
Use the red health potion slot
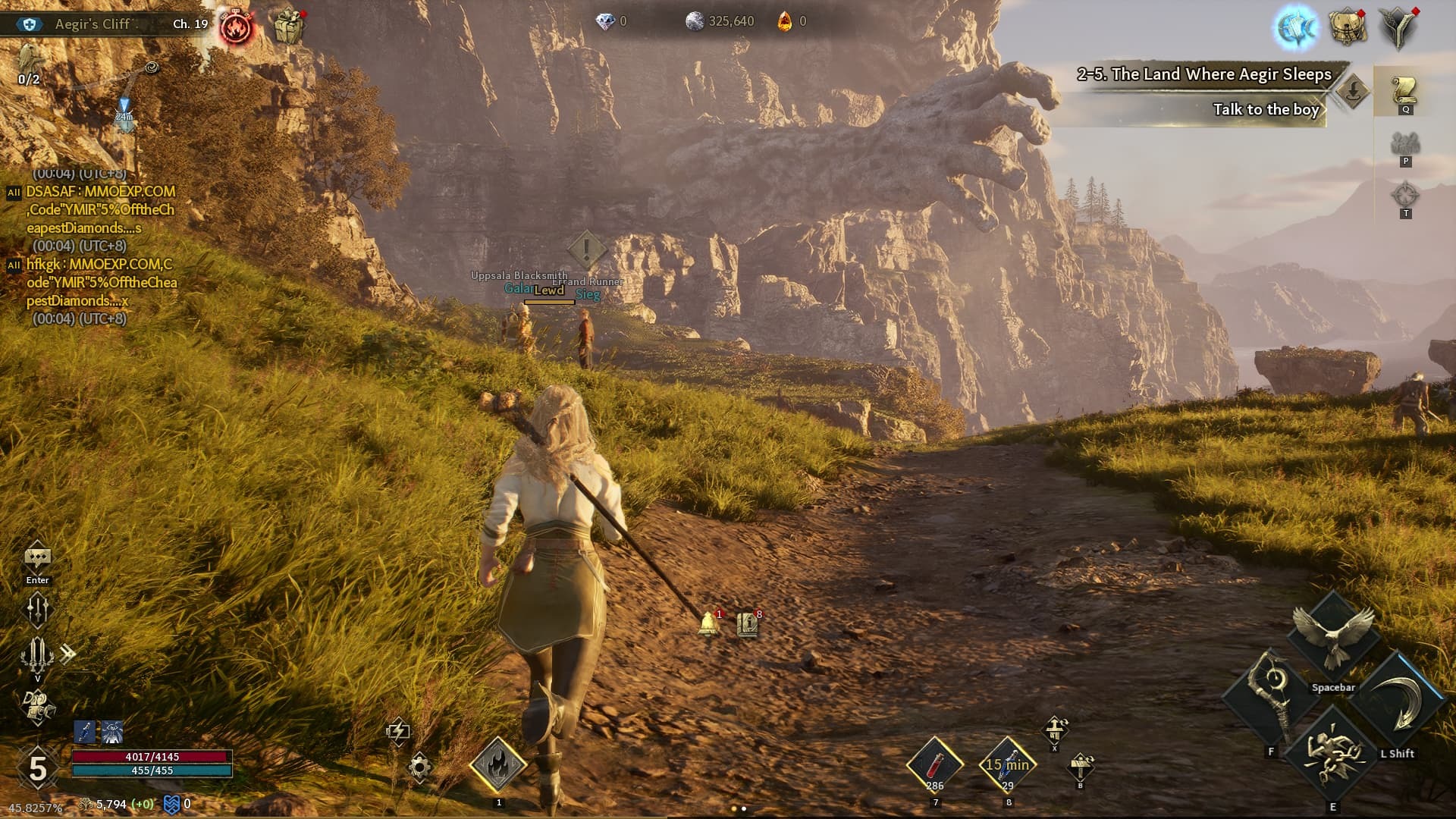[935, 764]
